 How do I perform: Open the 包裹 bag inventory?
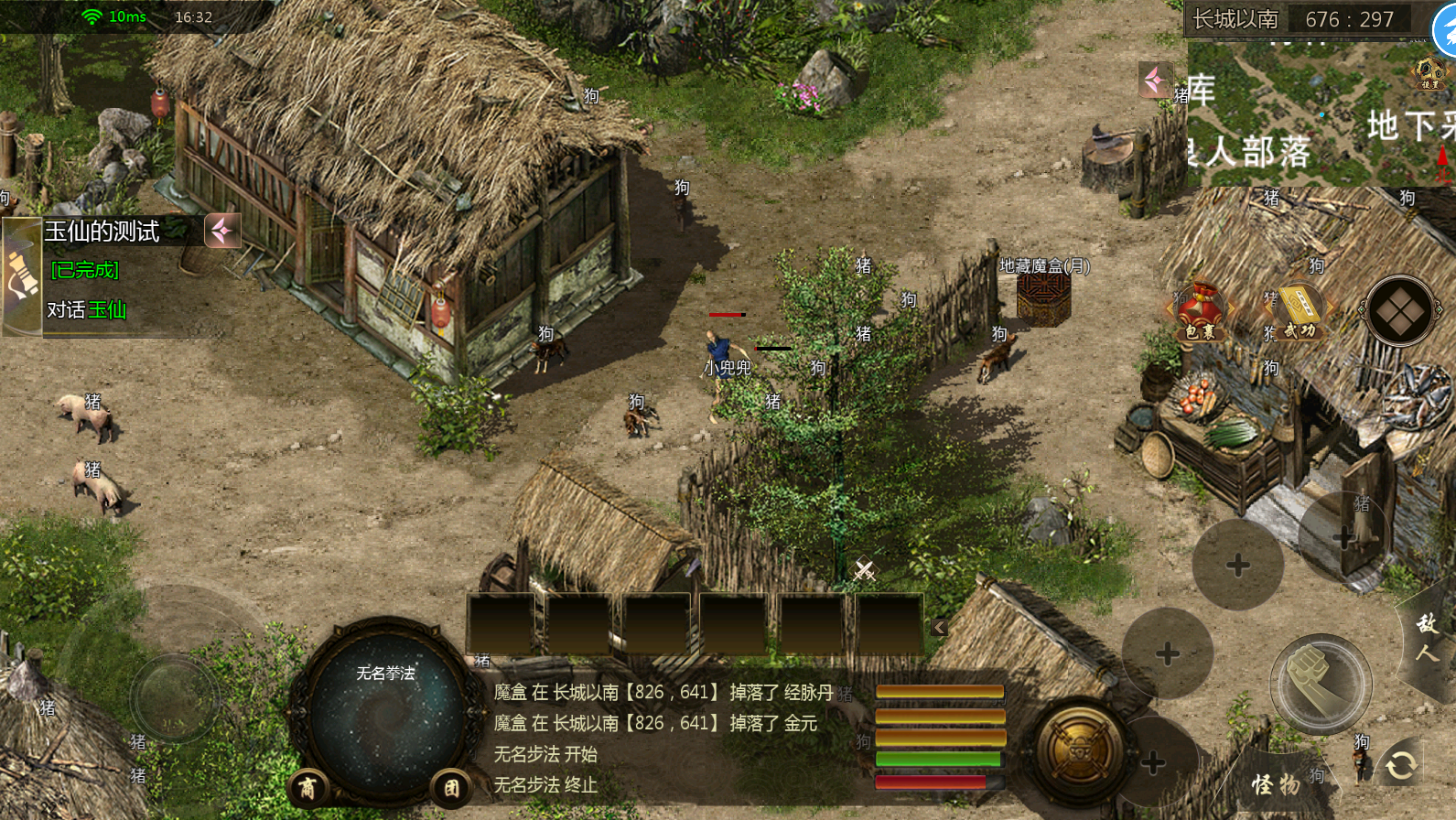coord(1200,313)
